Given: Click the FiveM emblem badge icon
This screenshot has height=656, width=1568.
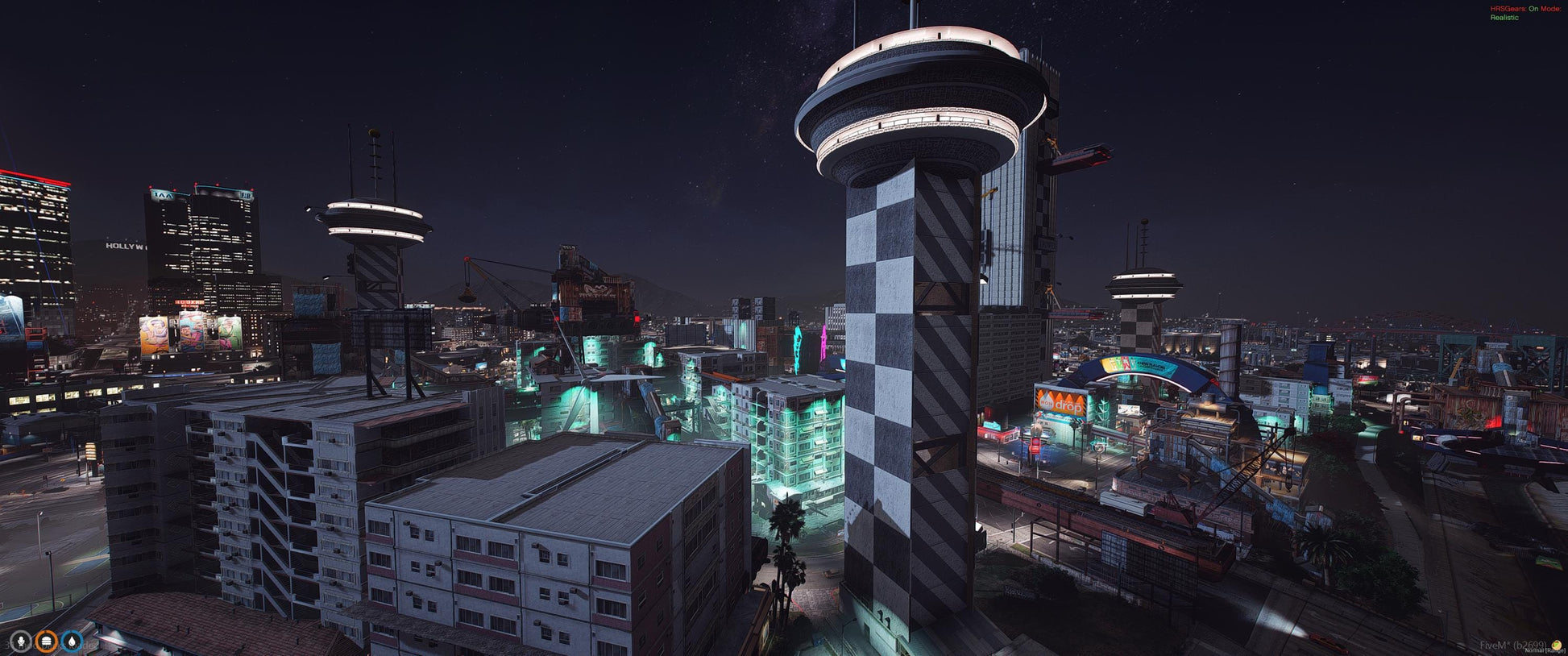Looking at the screenshot, I should 1557,646.
